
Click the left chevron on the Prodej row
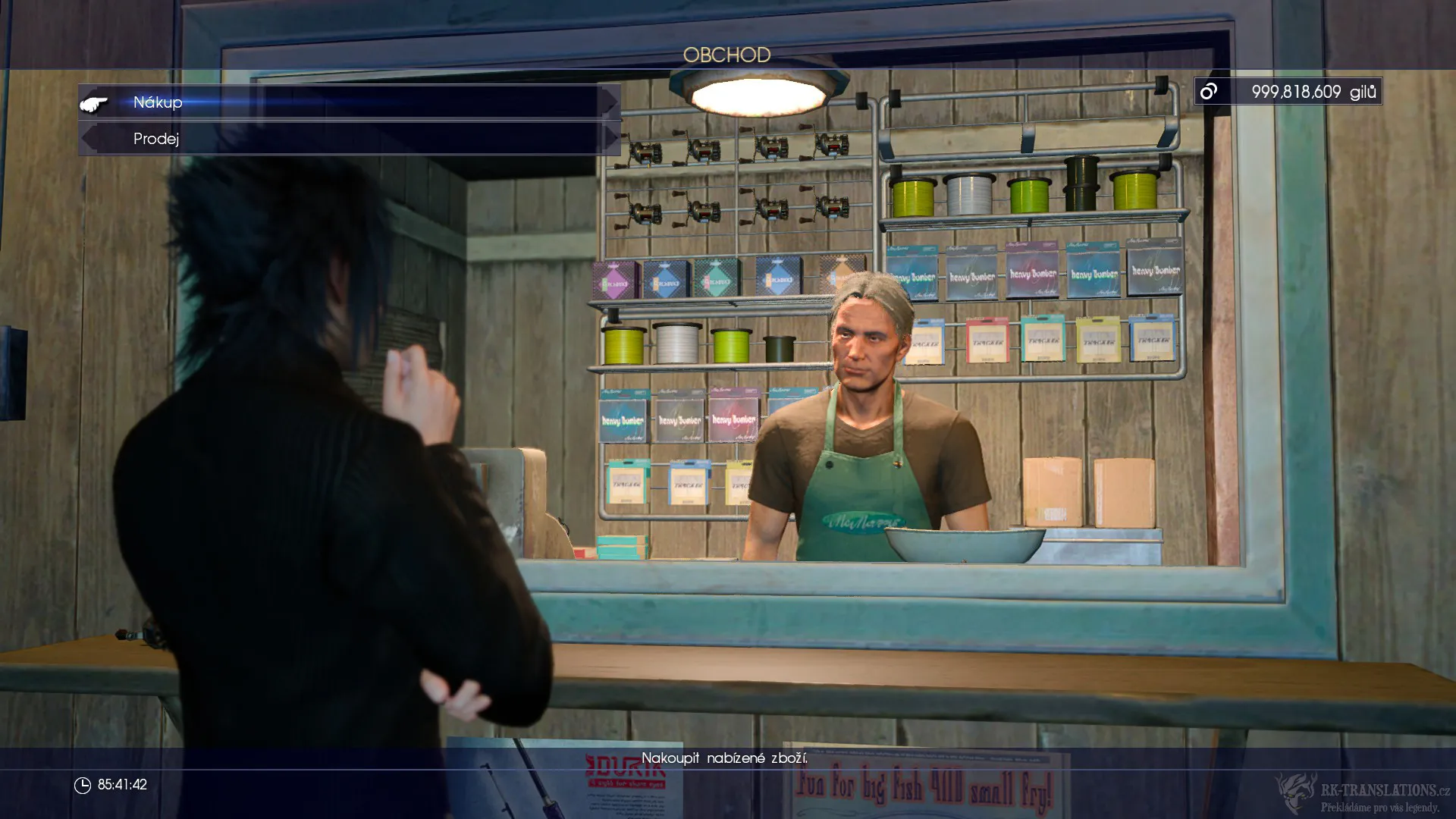88,139
